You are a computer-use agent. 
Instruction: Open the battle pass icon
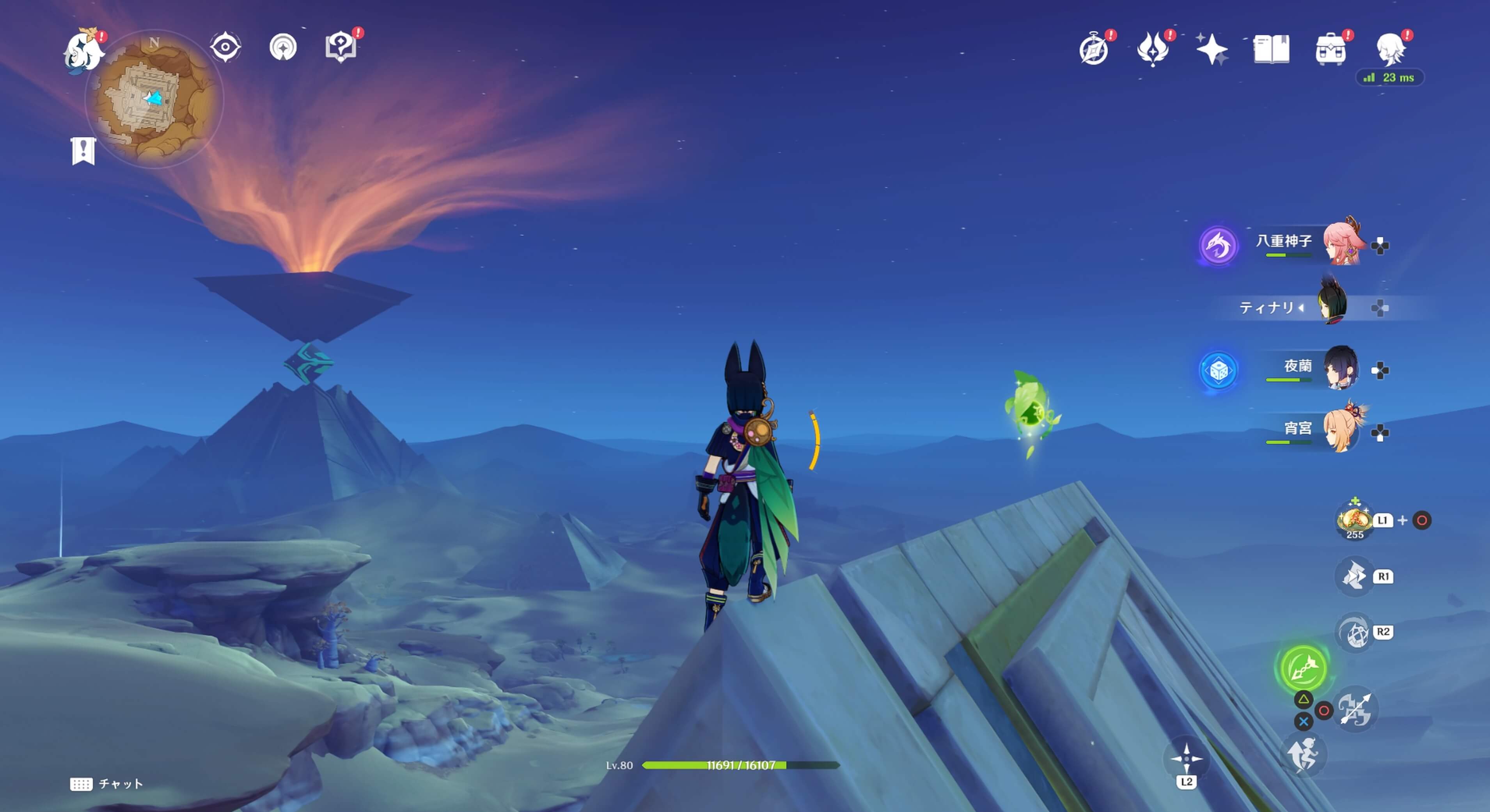point(1152,49)
